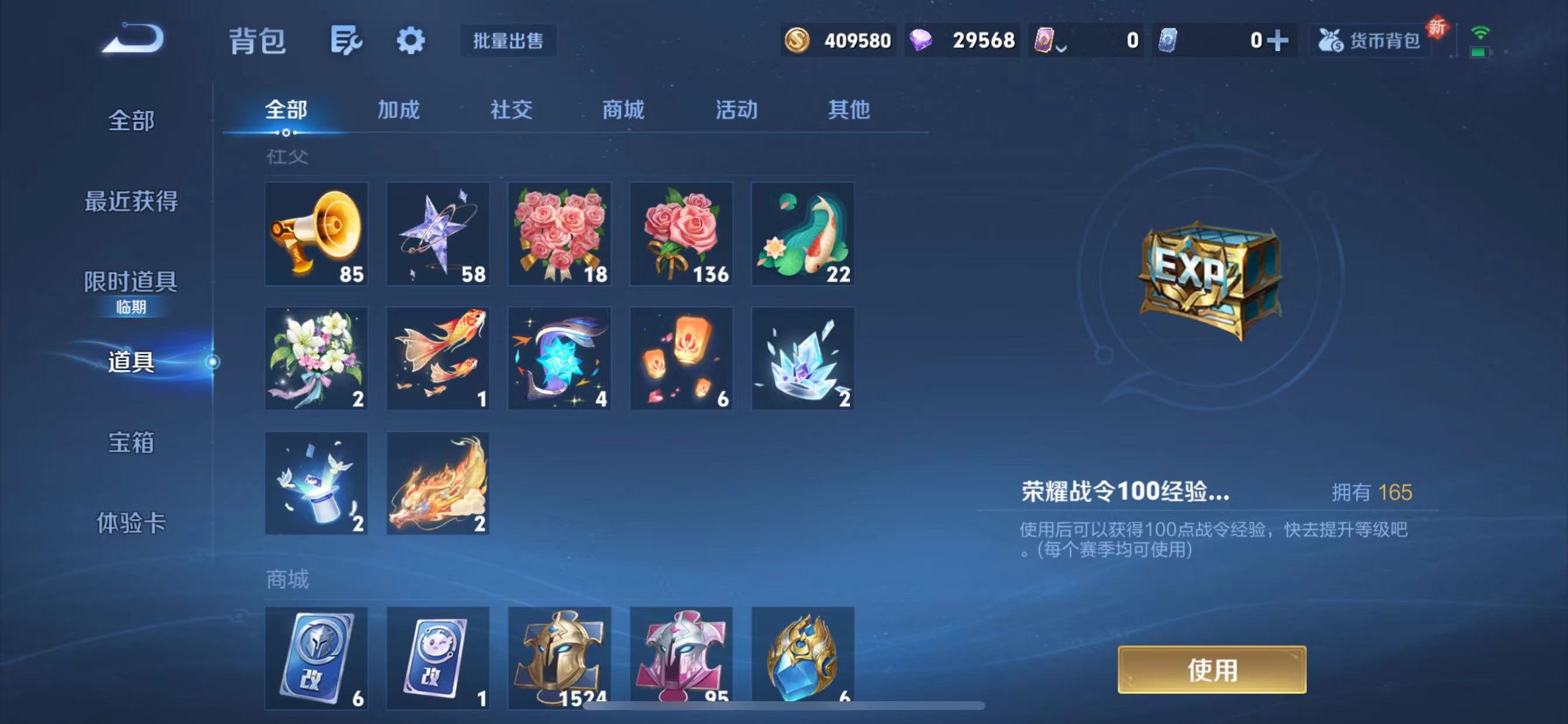Select the heart-shaped rose bouquet with count 18
1568x724 pixels.
pyautogui.click(x=559, y=234)
